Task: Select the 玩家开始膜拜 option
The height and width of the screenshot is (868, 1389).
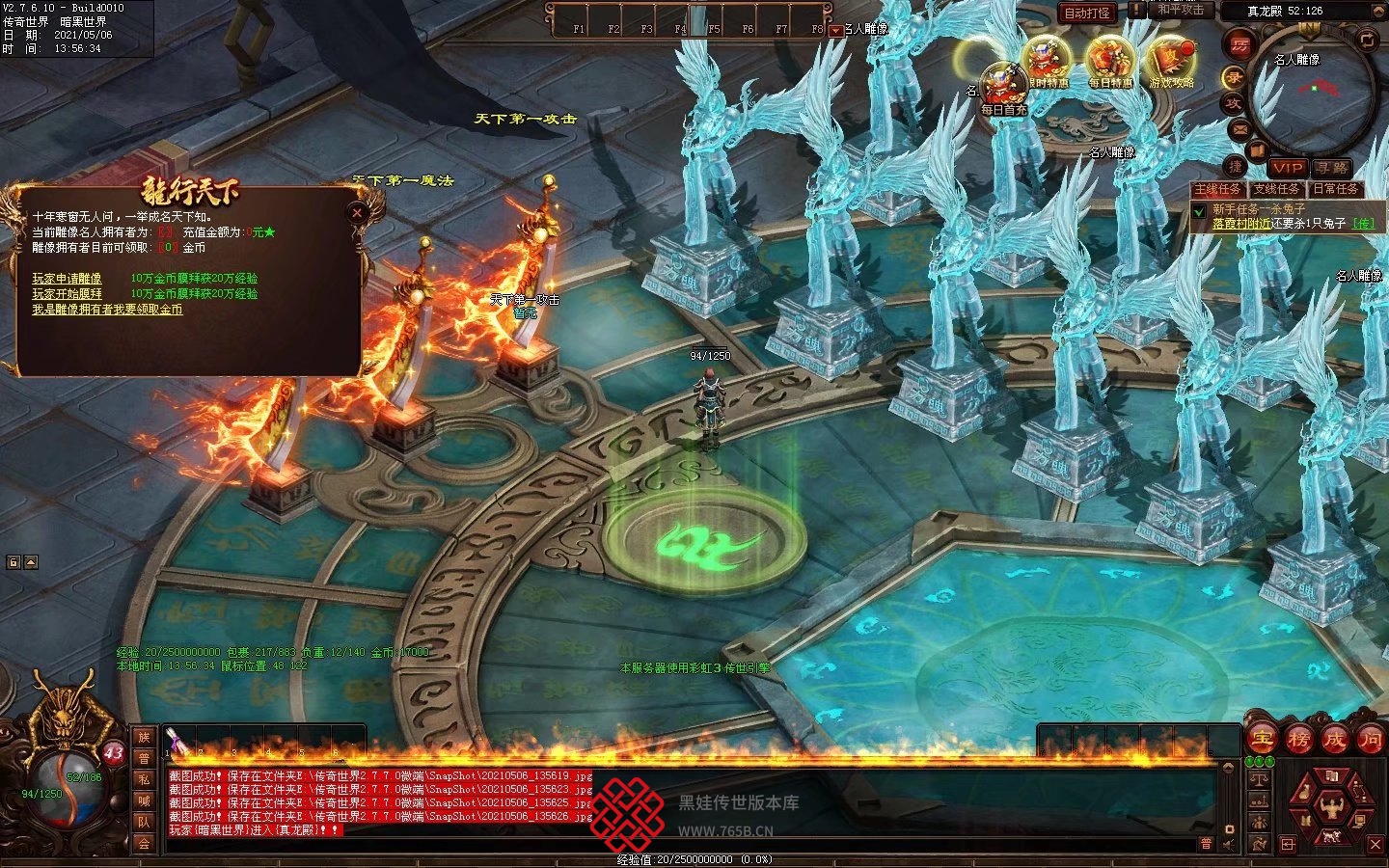Action: click(67, 294)
